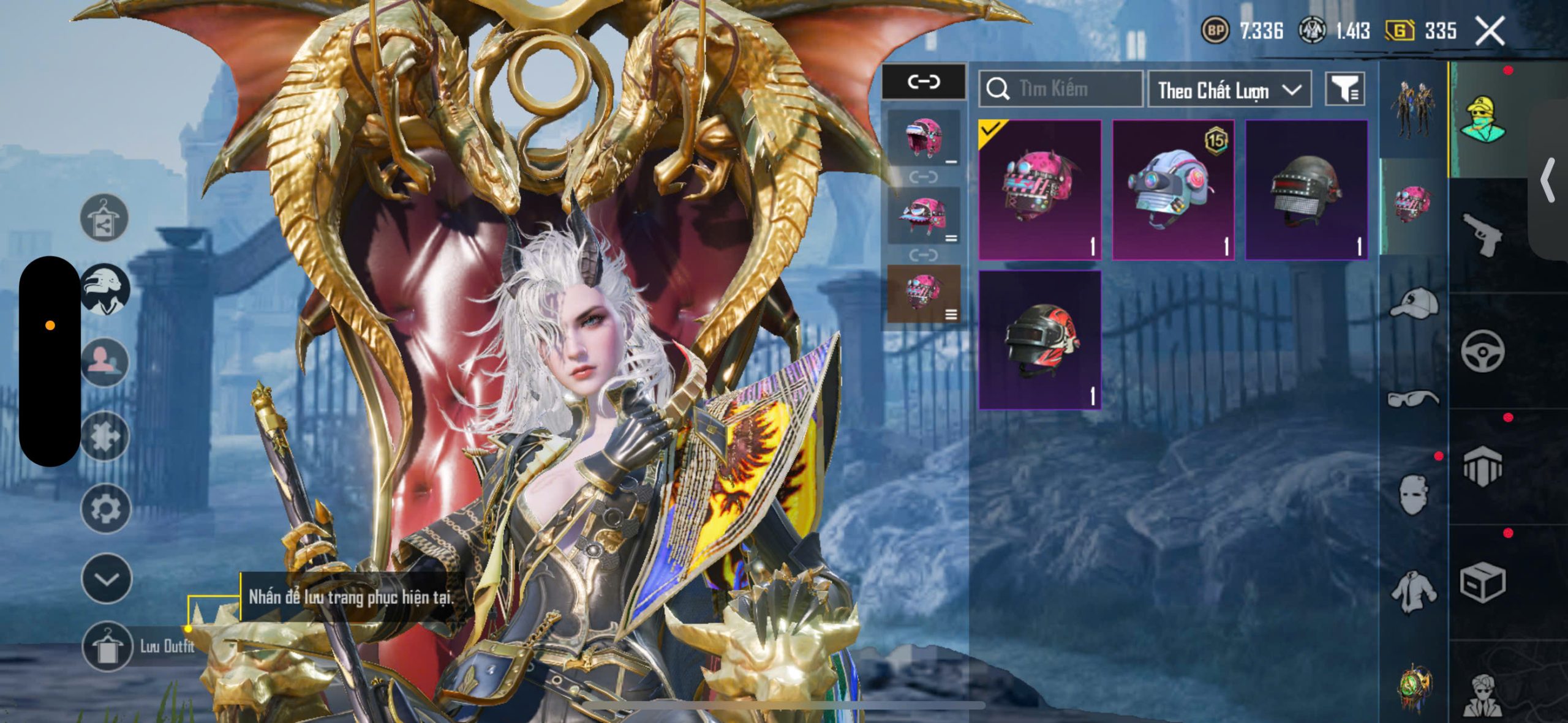
Task: Select the gray helmet with red visor
Action: point(1306,190)
